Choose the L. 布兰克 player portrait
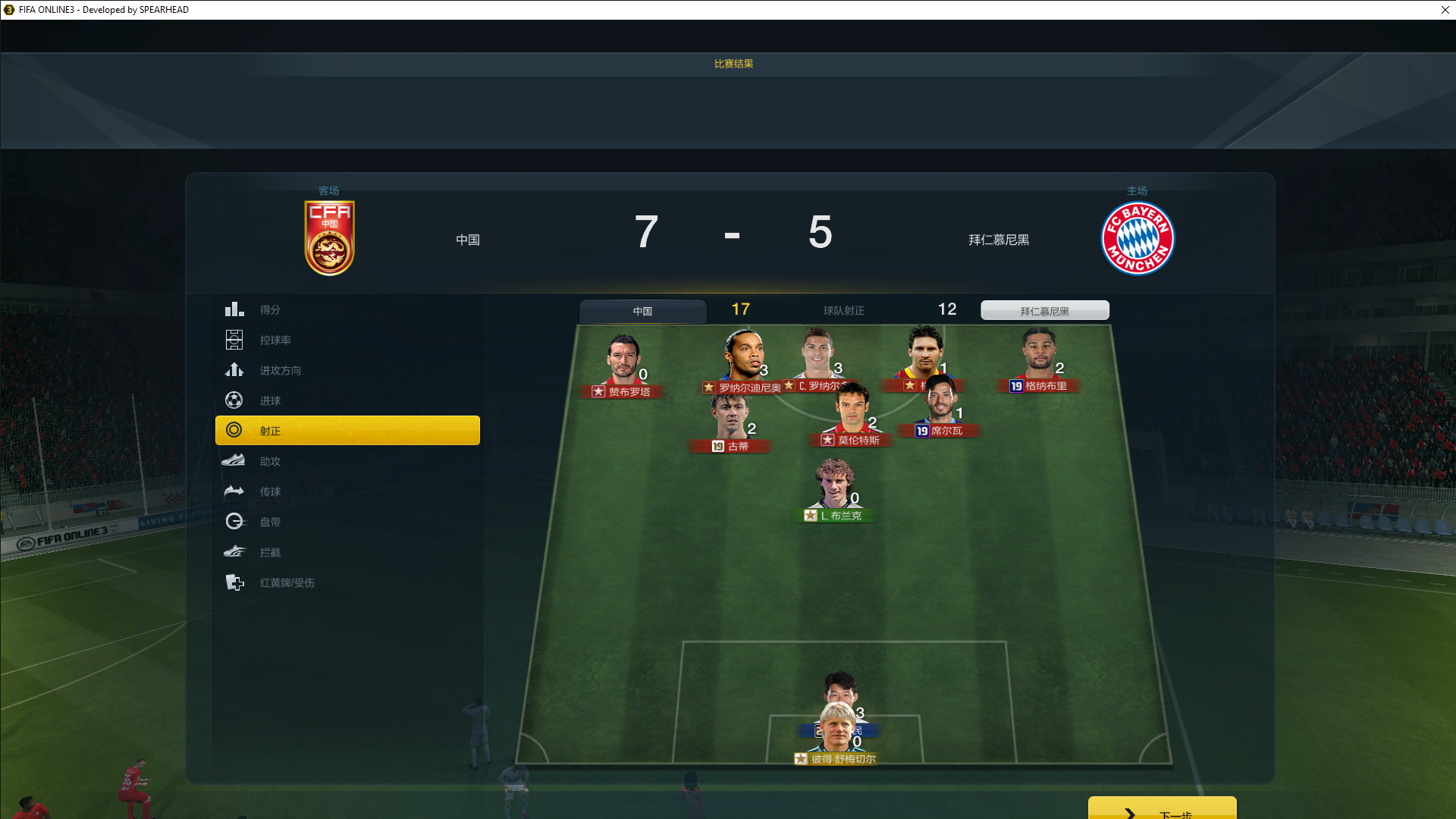Image resolution: width=1456 pixels, height=819 pixels. pos(834,485)
